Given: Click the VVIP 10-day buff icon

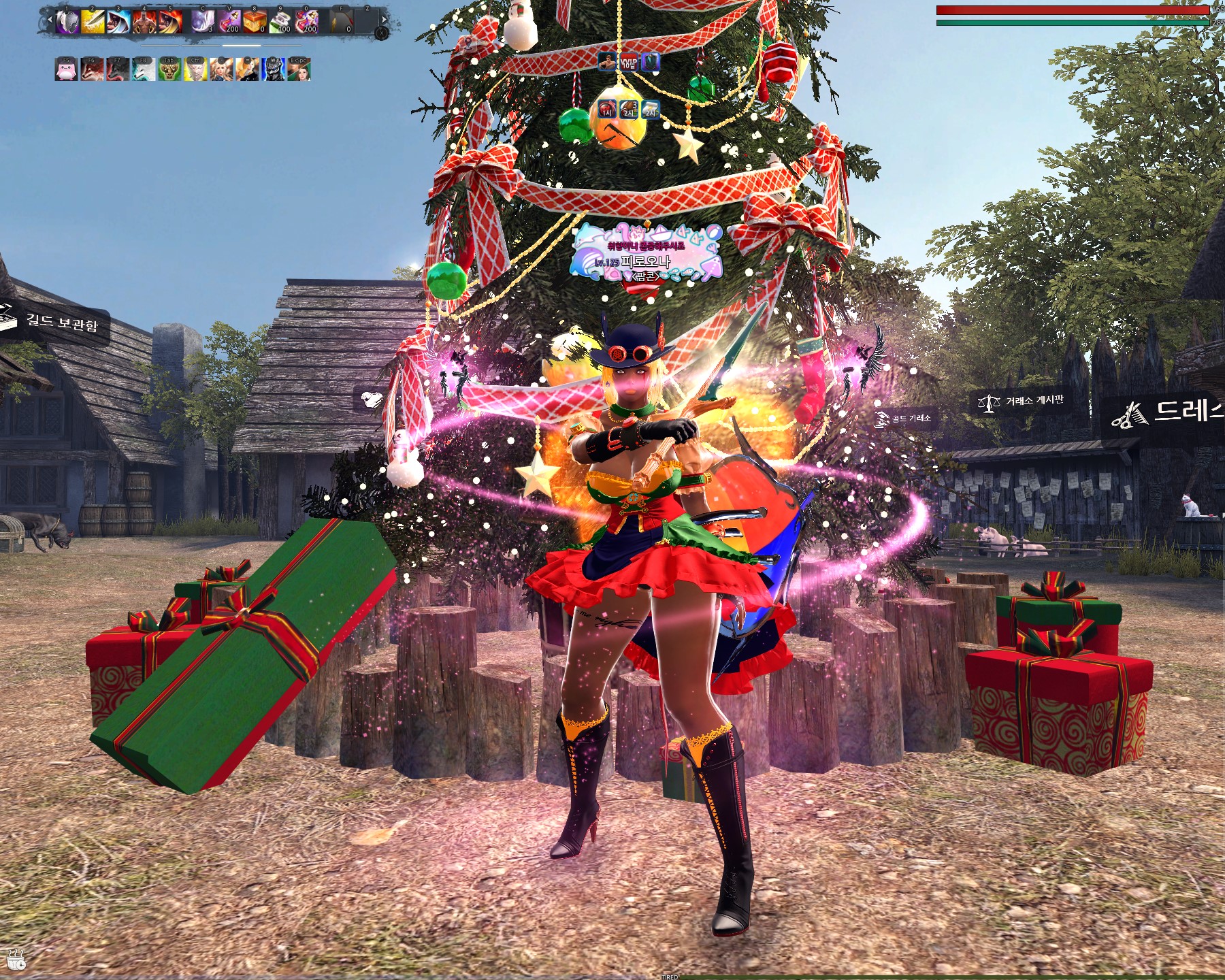Looking at the screenshot, I should (629, 63).
